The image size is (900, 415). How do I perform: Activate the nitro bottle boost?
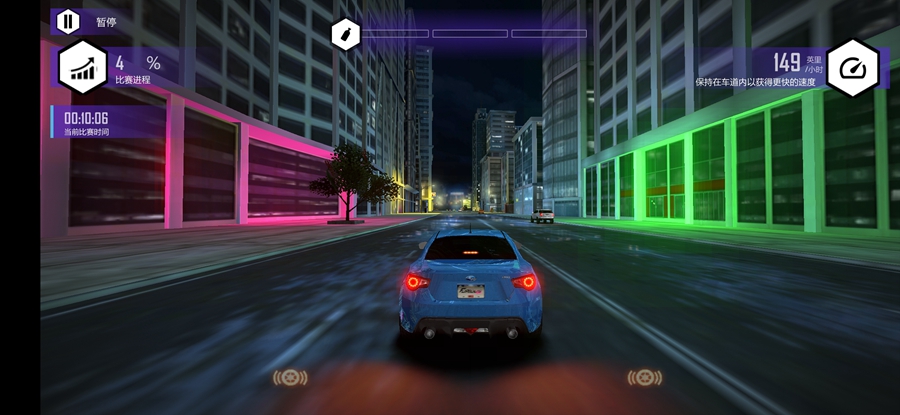coord(345,34)
